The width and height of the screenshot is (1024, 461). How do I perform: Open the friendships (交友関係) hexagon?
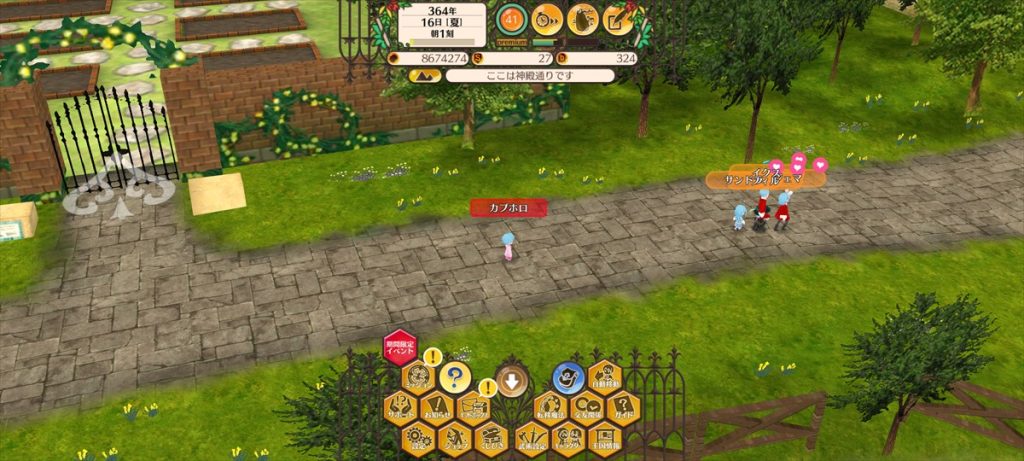tap(587, 407)
